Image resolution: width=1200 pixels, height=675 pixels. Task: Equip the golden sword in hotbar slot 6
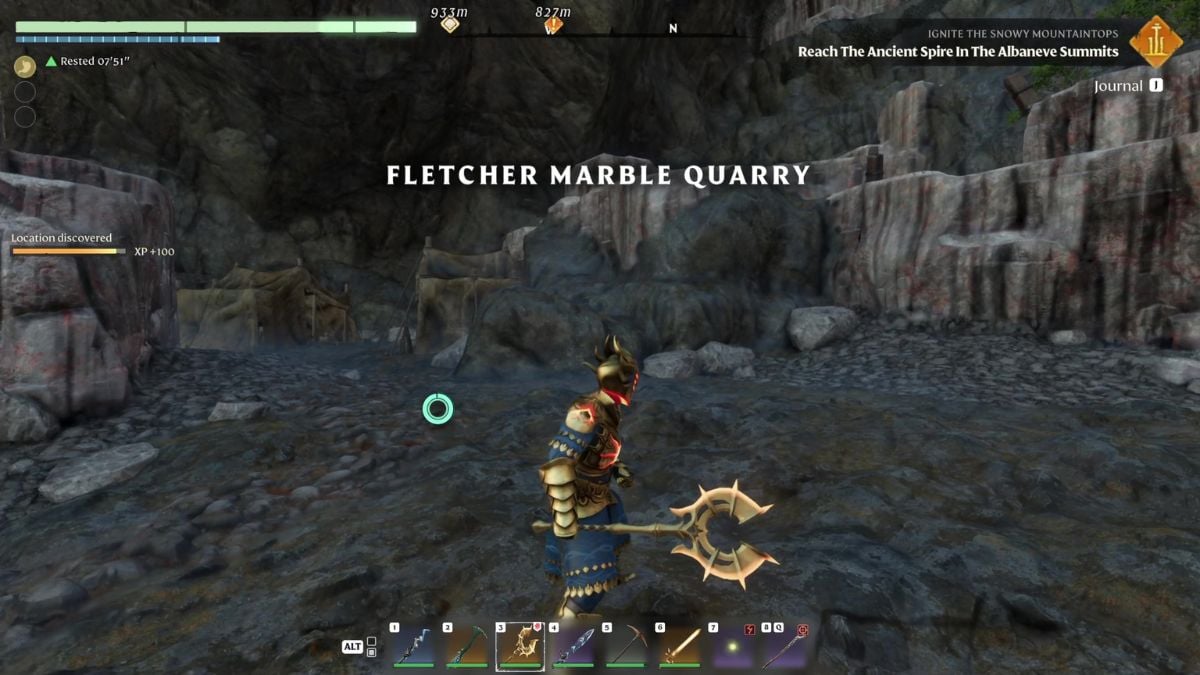point(679,646)
